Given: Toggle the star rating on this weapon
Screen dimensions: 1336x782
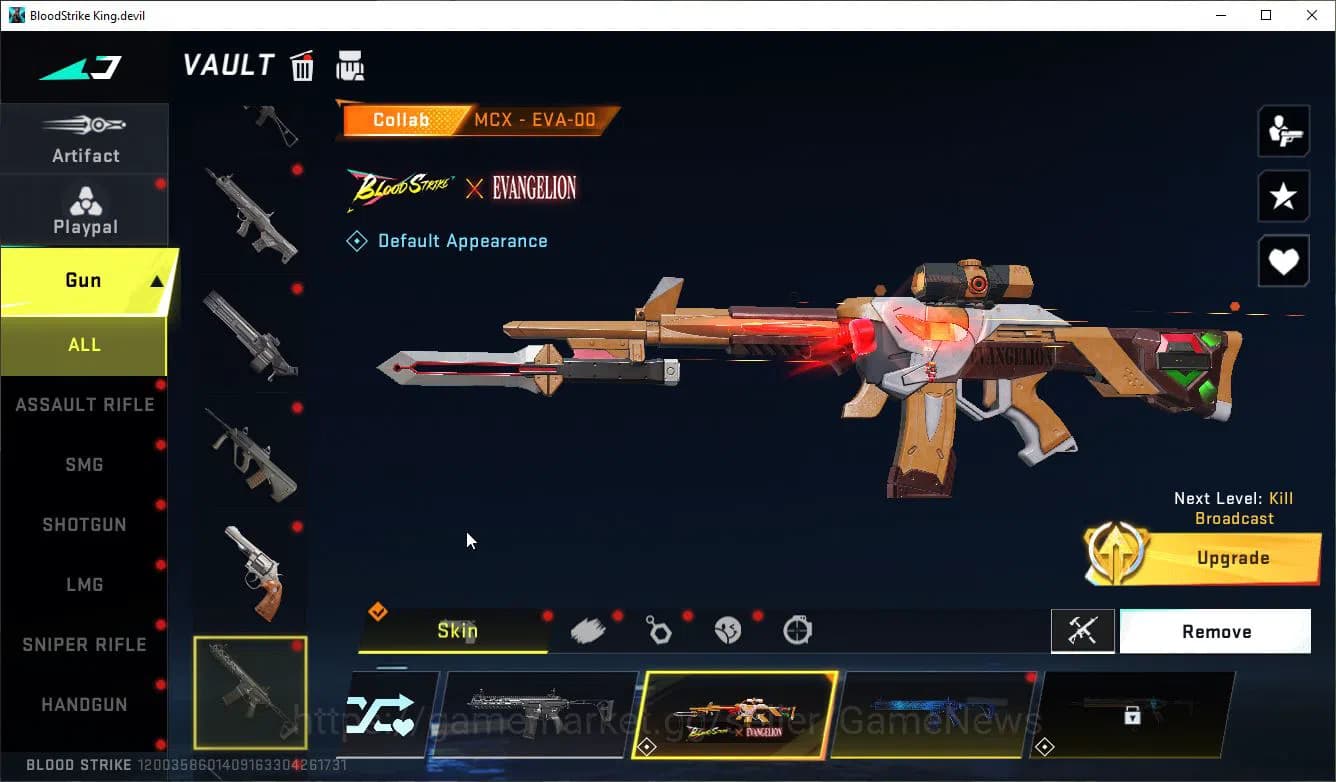Looking at the screenshot, I should tap(1283, 196).
